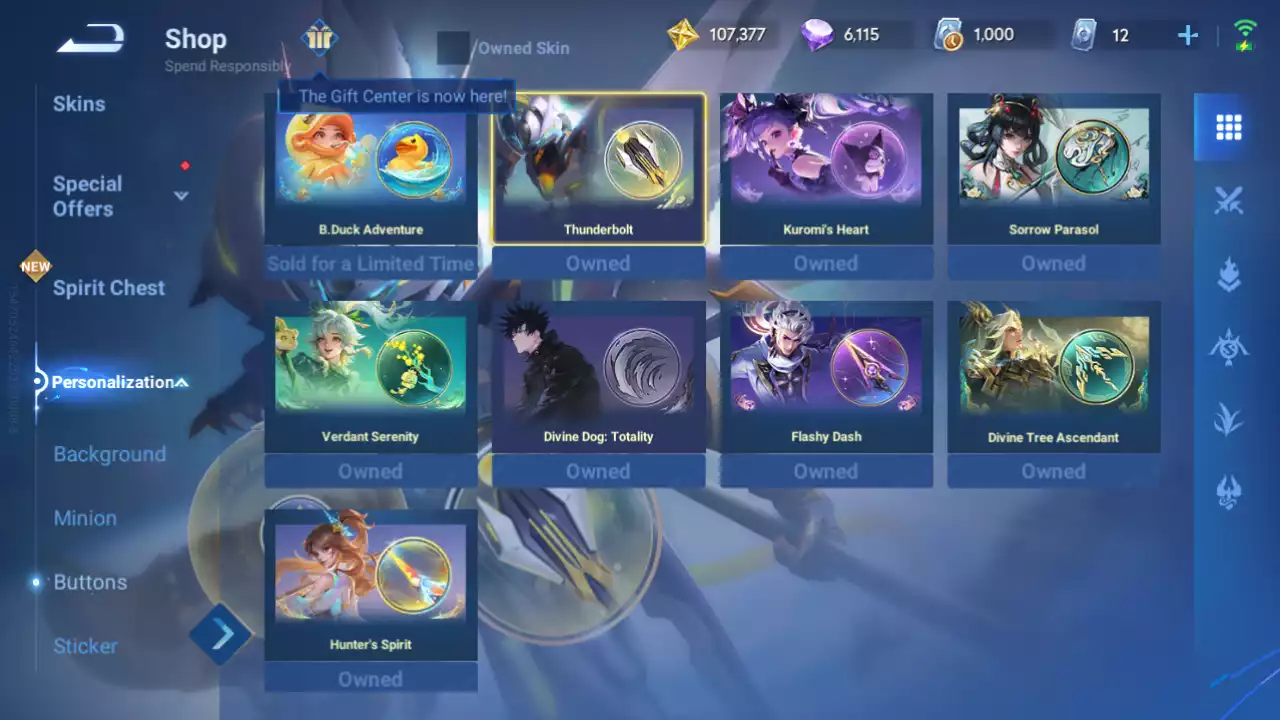Switch to the Background subcategory
Viewport: 1280px width, 720px height.
pyautogui.click(x=109, y=454)
